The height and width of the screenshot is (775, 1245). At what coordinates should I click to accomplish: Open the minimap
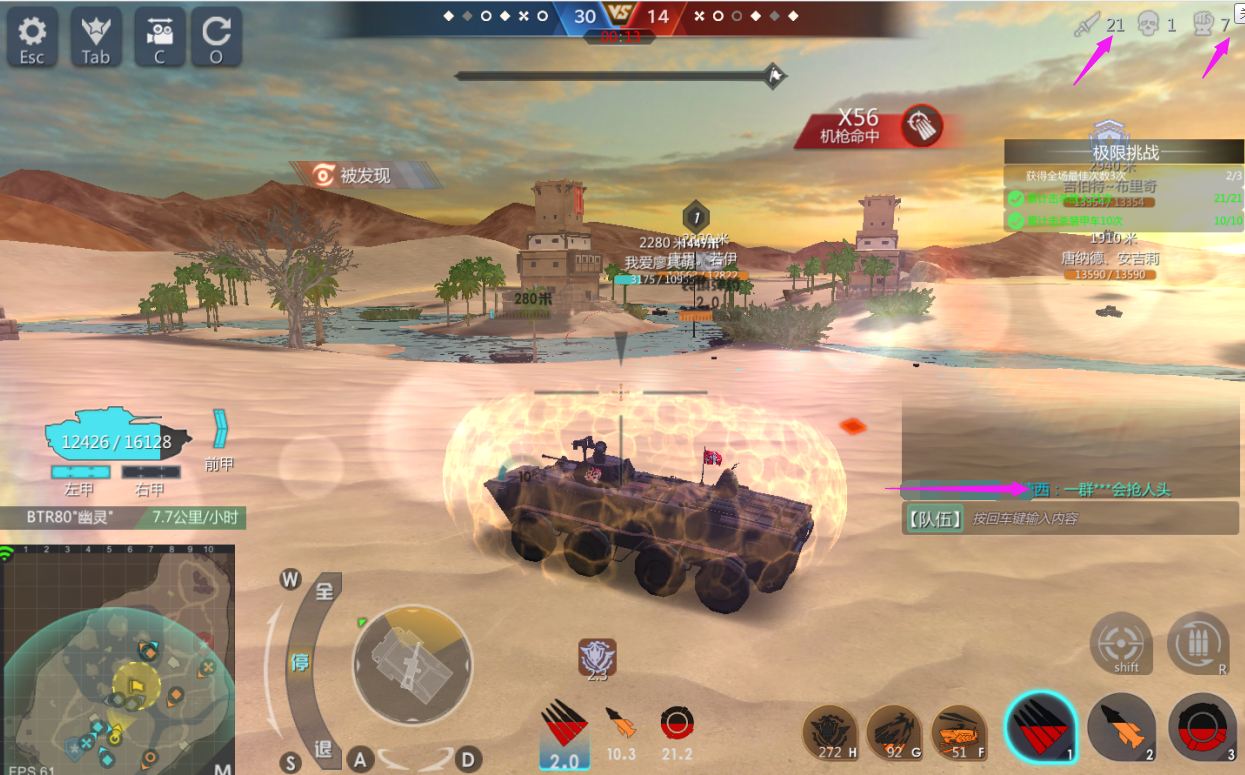tap(118, 662)
